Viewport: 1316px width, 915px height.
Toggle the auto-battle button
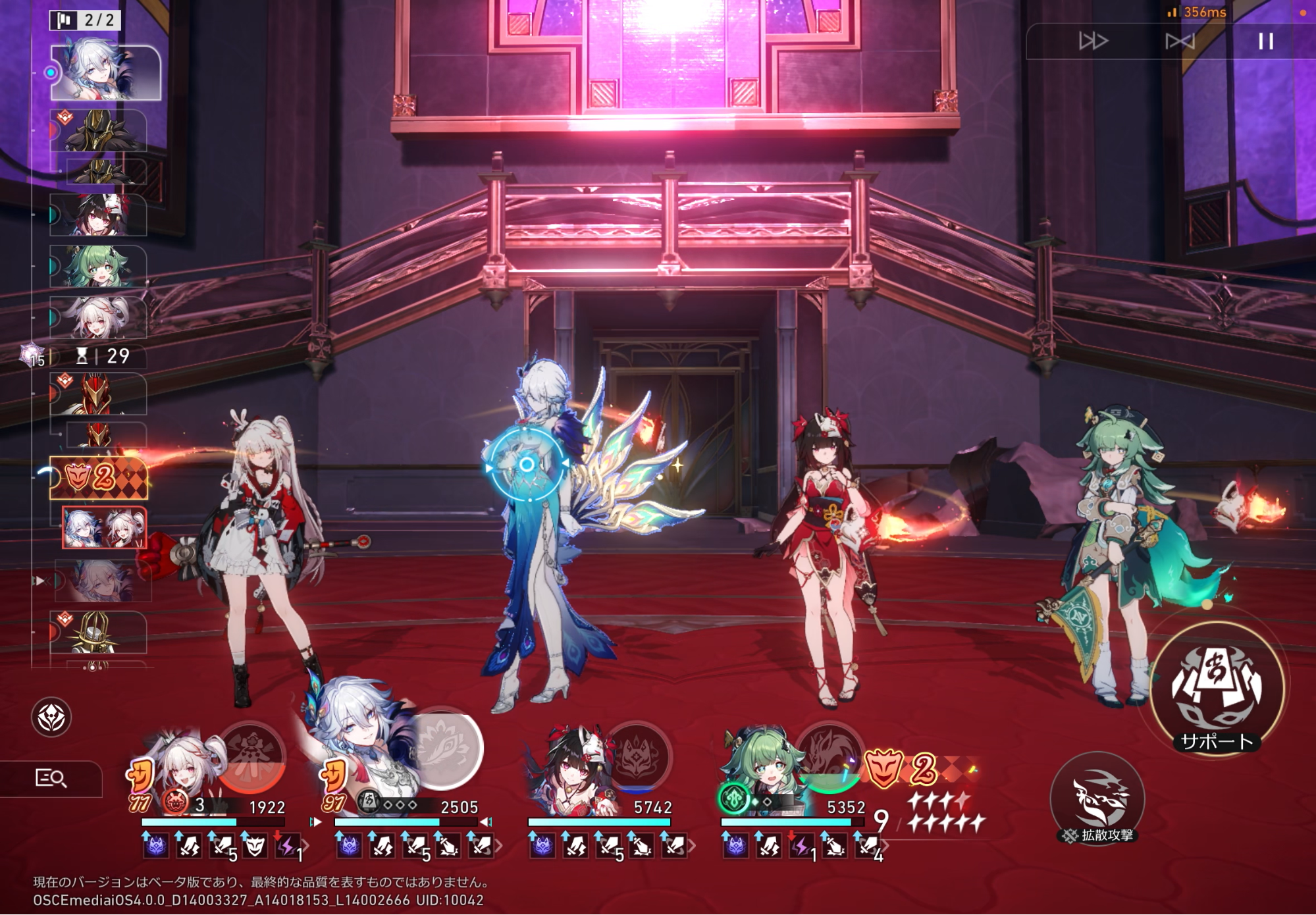click(x=1179, y=41)
